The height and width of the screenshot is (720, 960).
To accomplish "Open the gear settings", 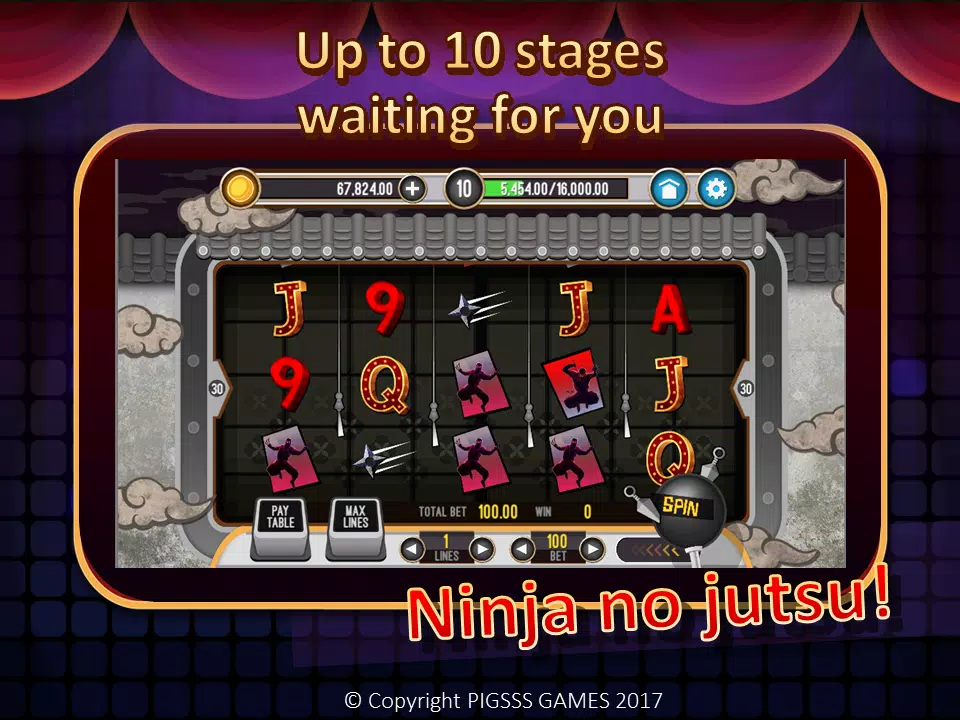I will pyautogui.click(x=716, y=188).
